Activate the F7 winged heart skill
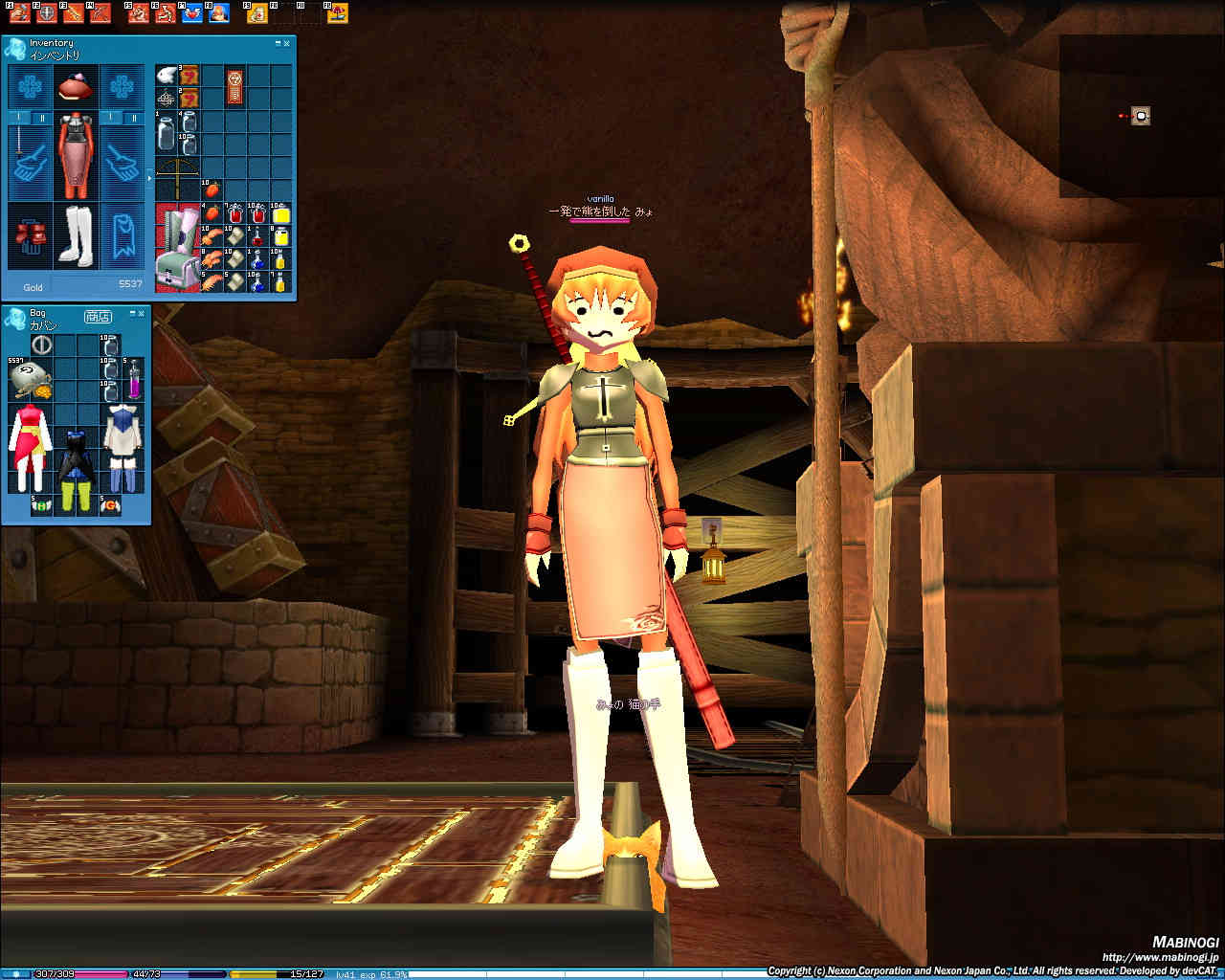1225x980 pixels. pyautogui.click(x=191, y=13)
